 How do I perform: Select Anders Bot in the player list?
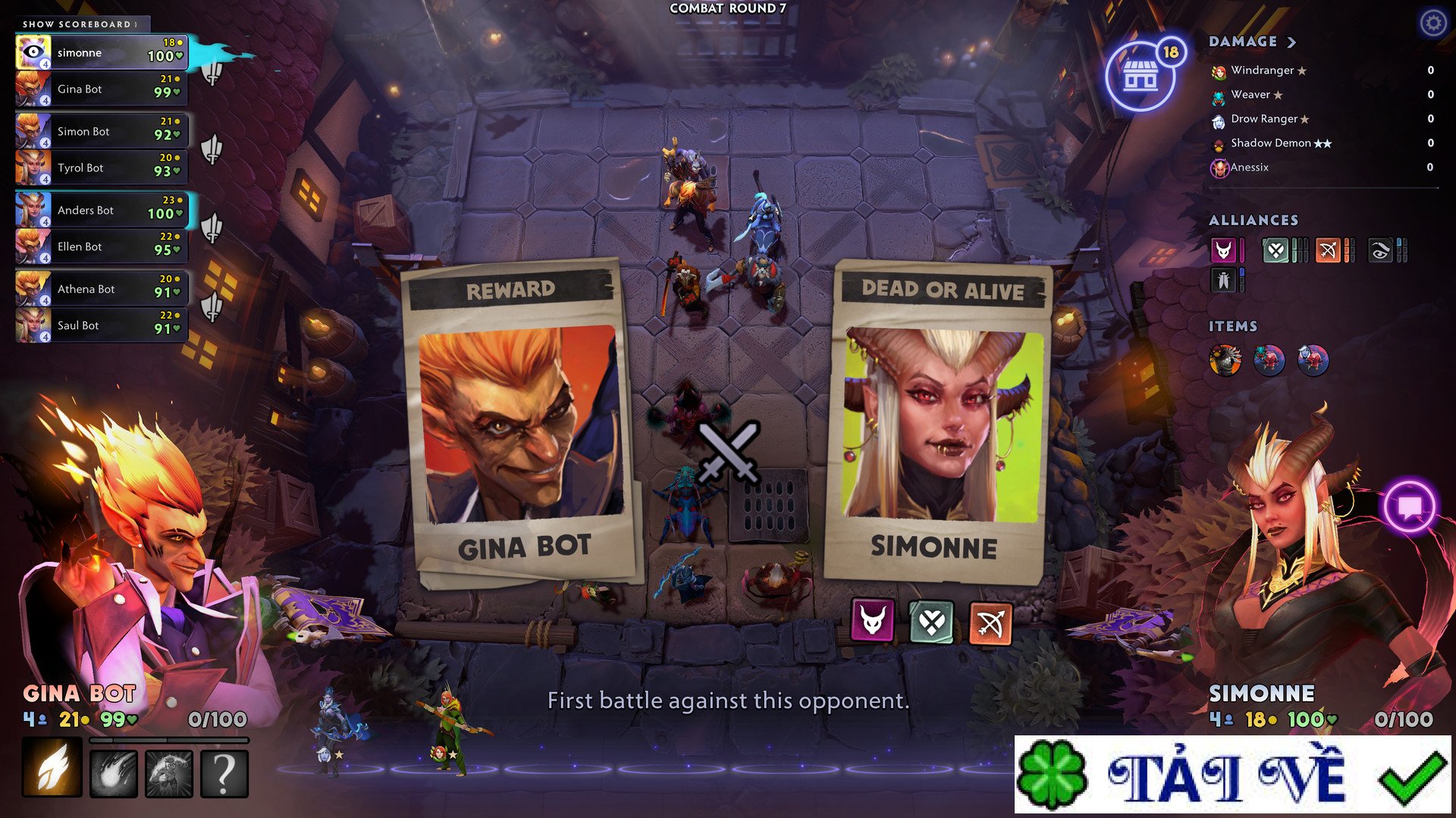[x=101, y=211]
